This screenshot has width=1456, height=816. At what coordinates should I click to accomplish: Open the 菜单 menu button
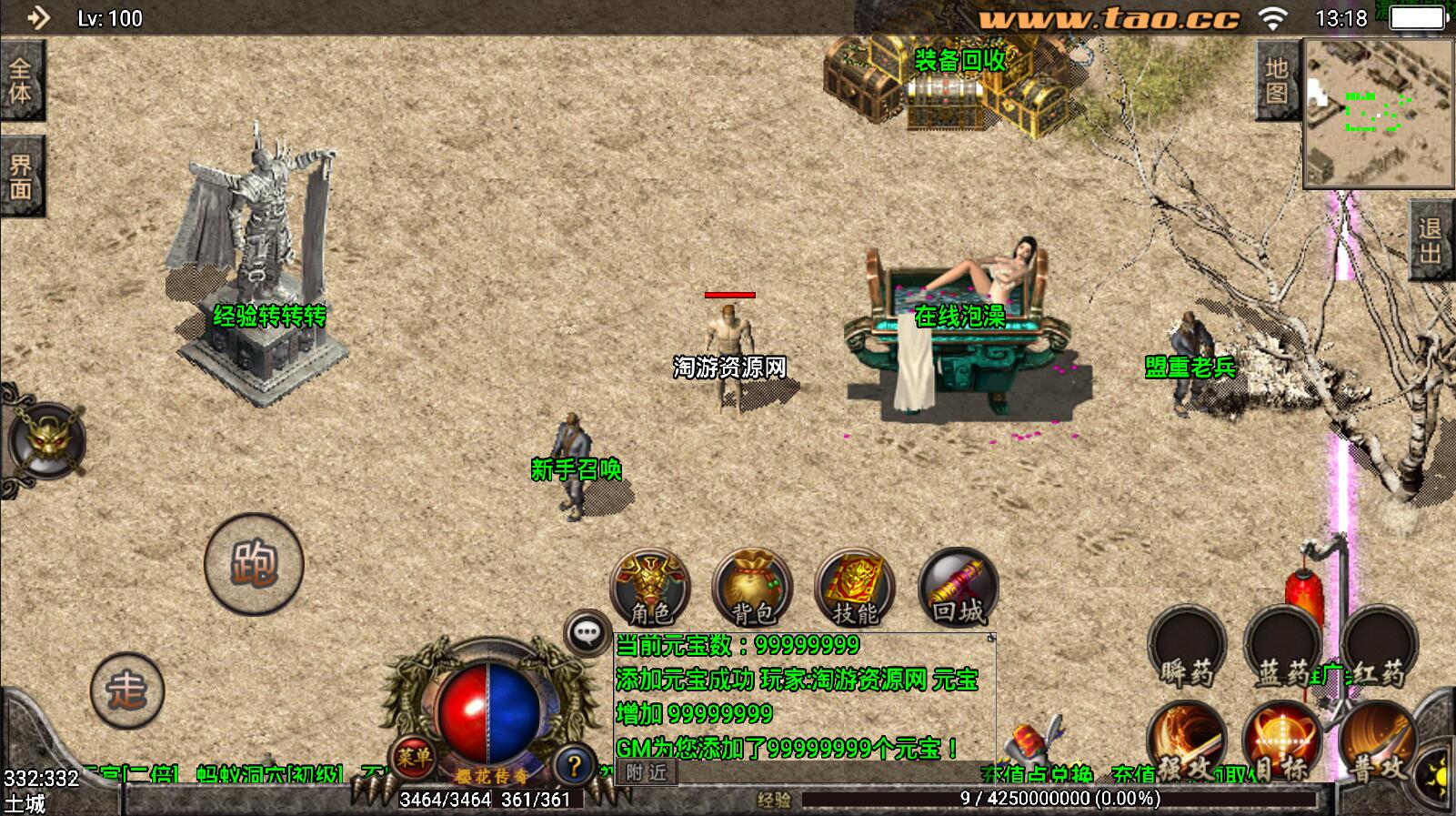[414, 756]
